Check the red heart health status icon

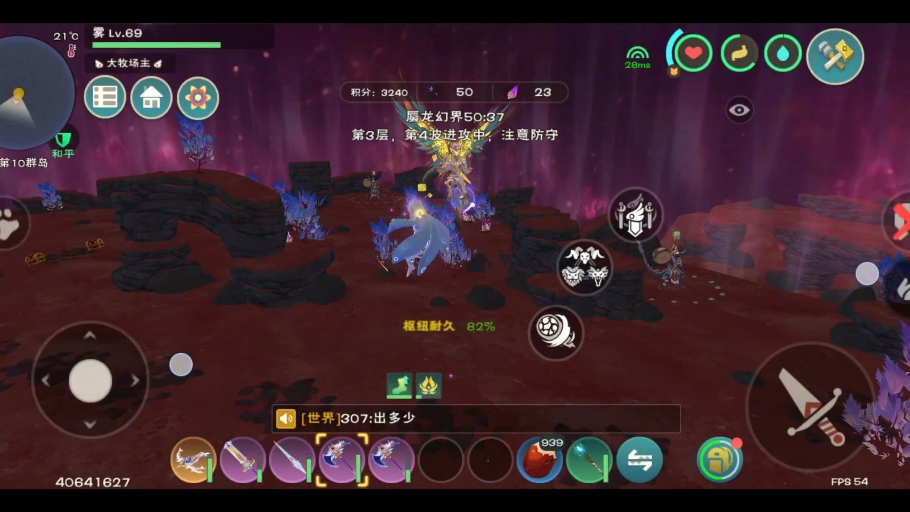pos(693,53)
